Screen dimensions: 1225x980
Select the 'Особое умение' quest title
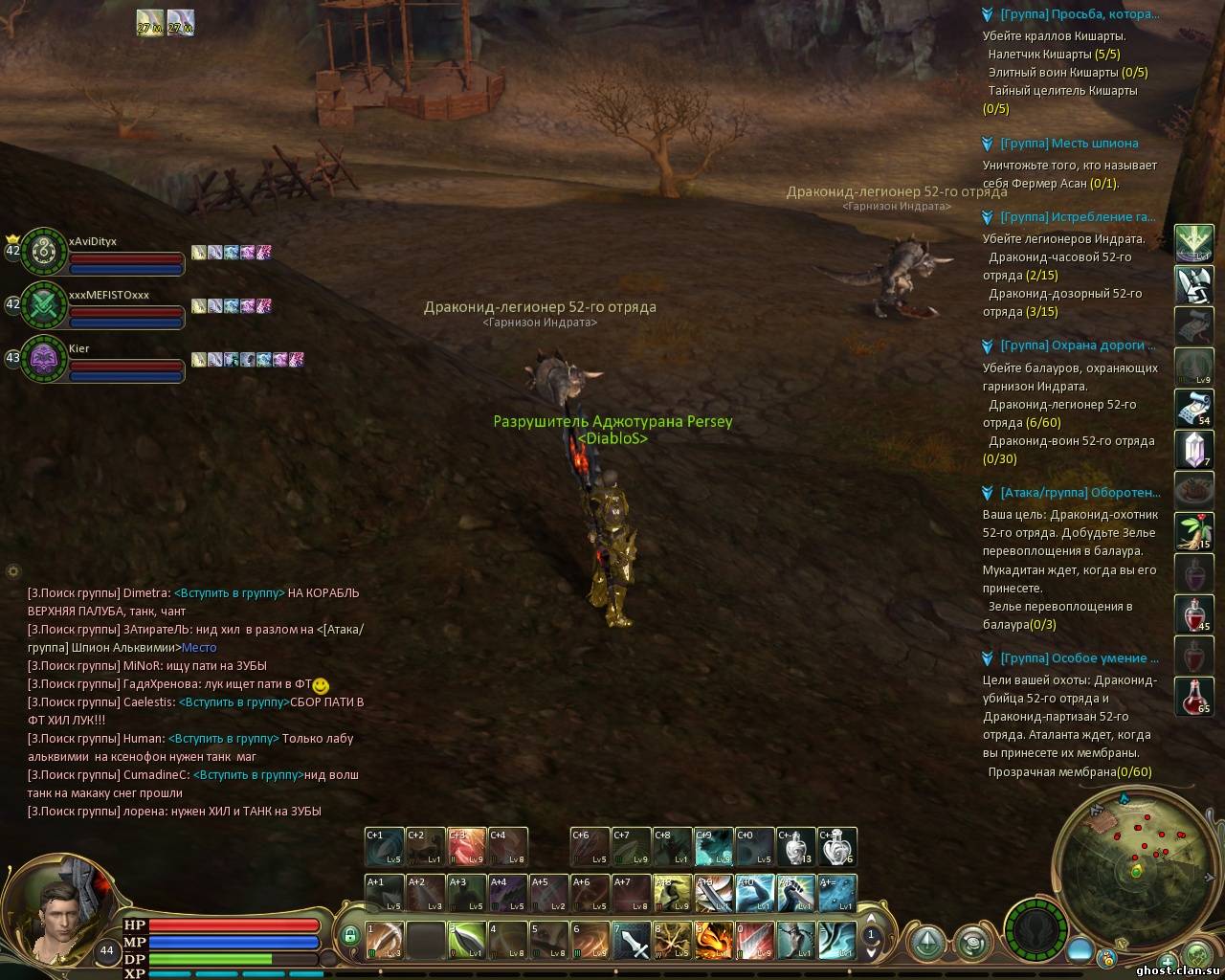tap(1080, 658)
